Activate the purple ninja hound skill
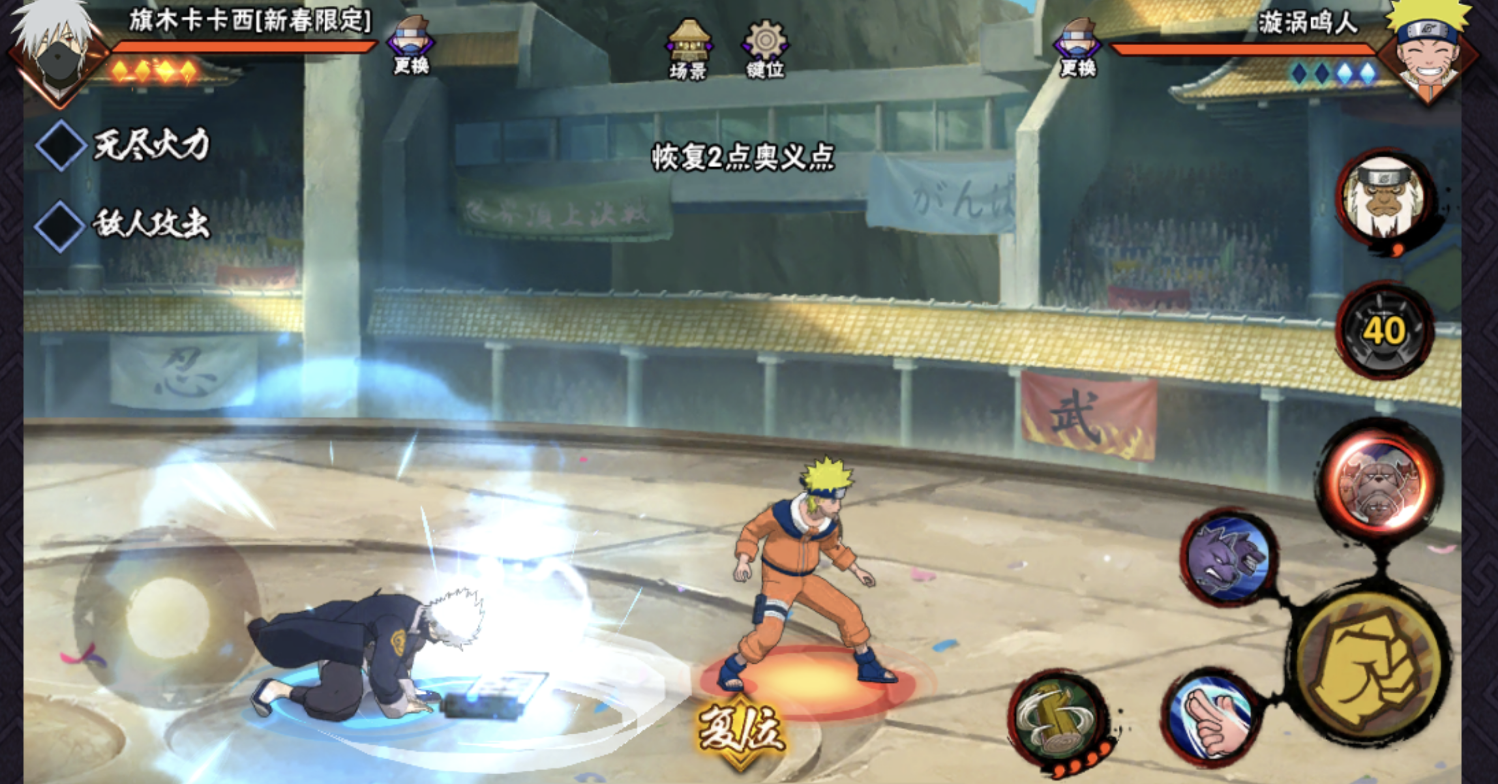 click(1228, 557)
